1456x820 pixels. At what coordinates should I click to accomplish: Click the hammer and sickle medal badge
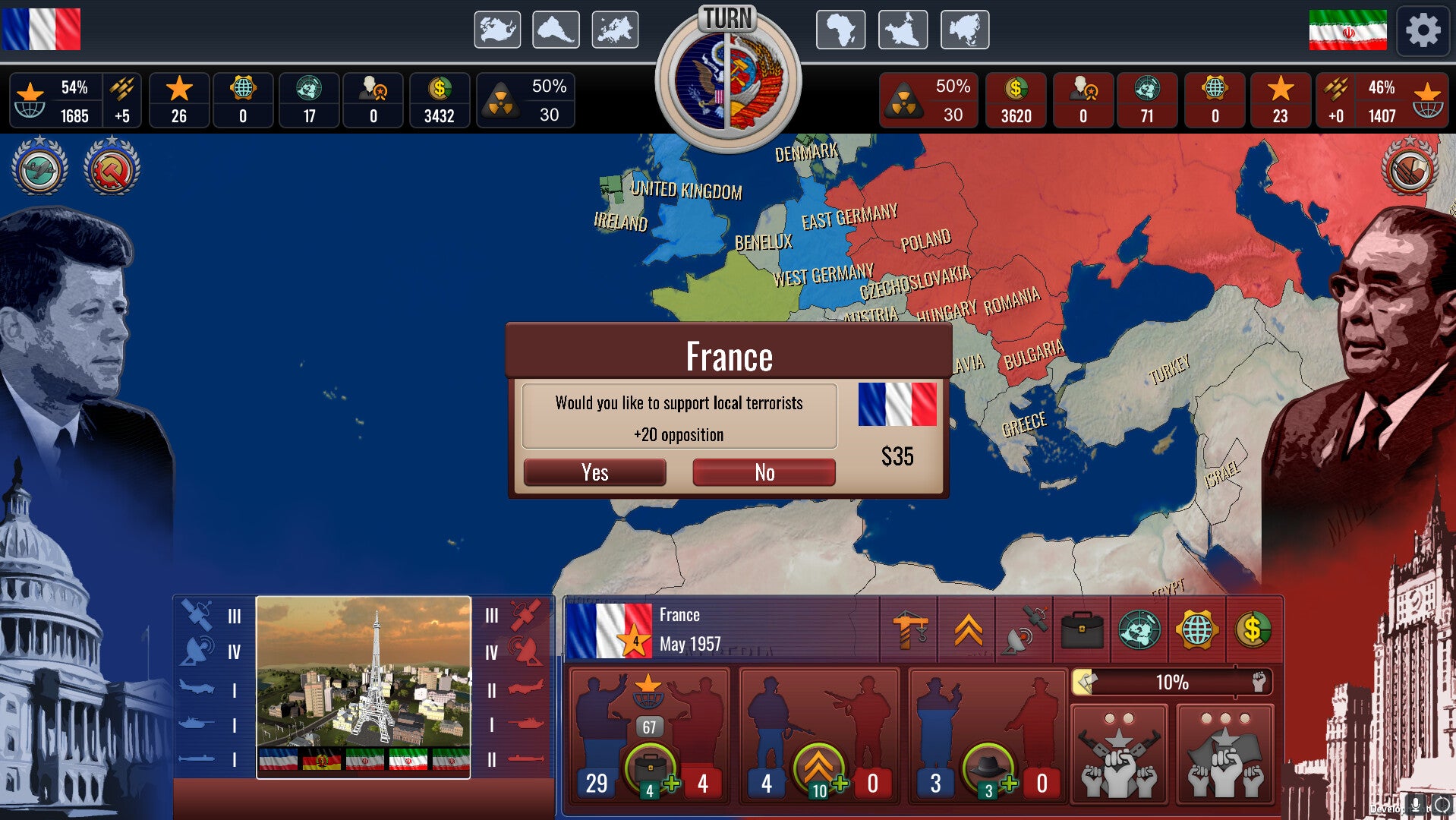click(x=112, y=169)
